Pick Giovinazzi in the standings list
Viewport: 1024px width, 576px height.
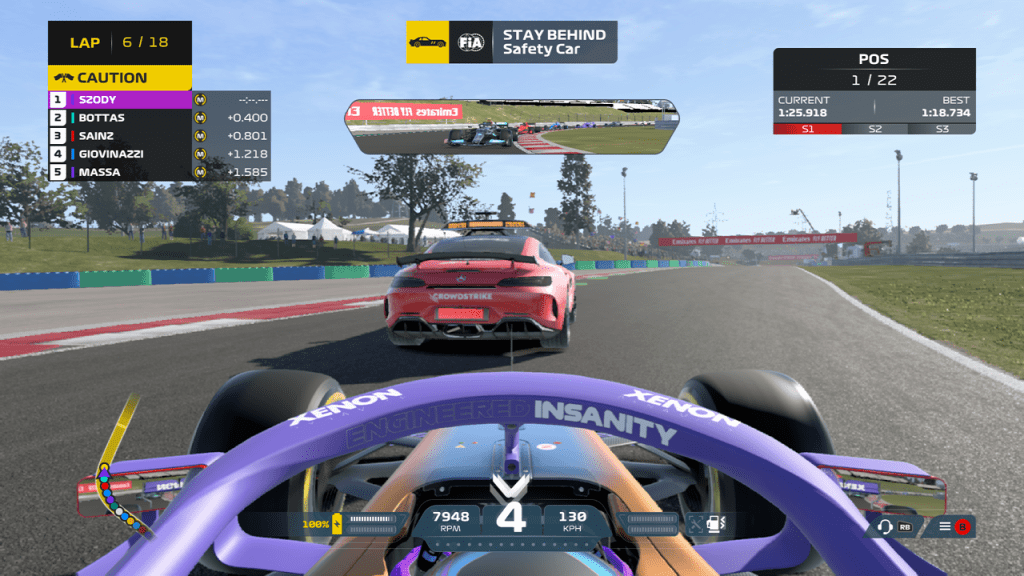pyautogui.click(x=120, y=154)
